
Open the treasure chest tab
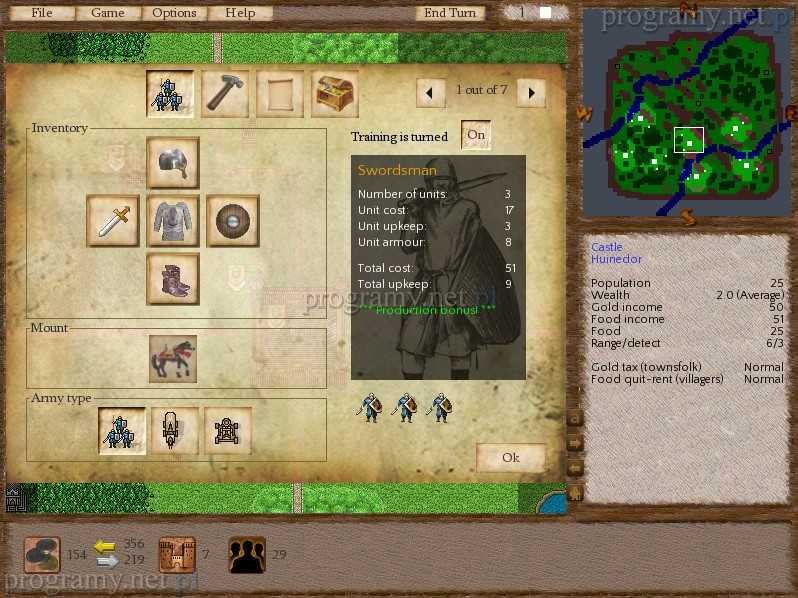coord(335,94)
